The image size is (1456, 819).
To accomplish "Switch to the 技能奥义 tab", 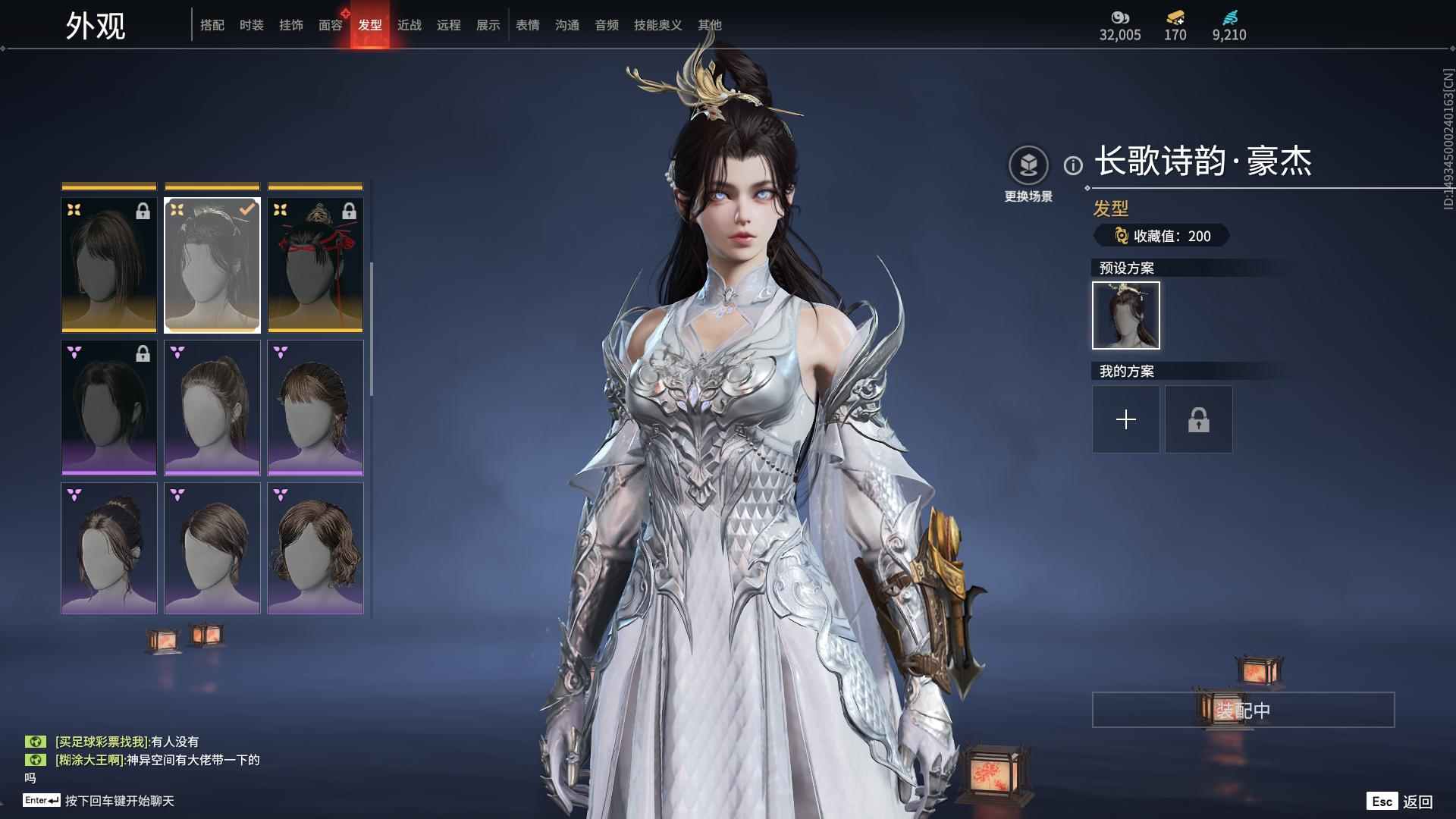I will coord(657,25).
